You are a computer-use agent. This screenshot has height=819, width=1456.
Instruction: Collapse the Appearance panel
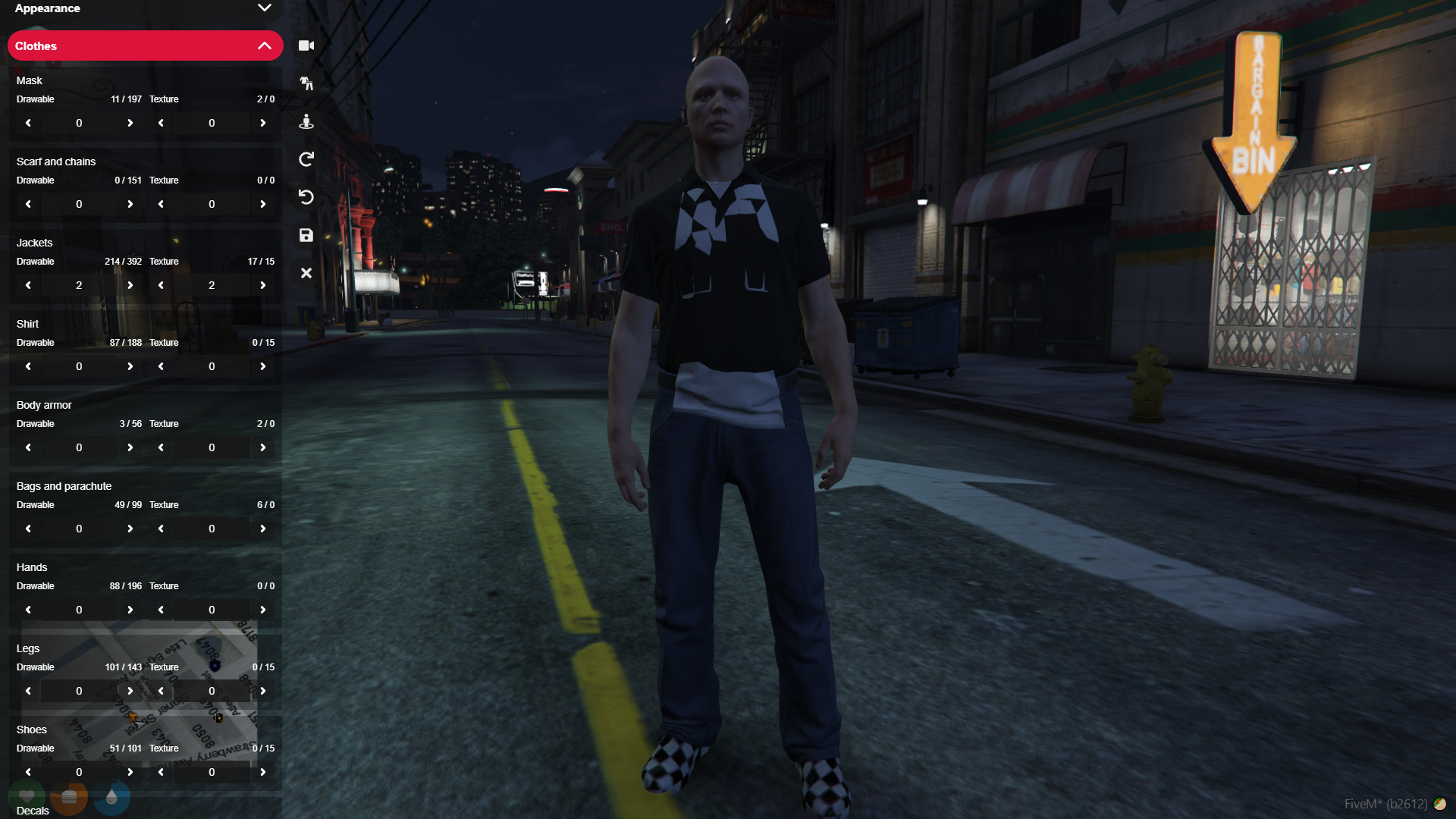(x=265, y=8)
